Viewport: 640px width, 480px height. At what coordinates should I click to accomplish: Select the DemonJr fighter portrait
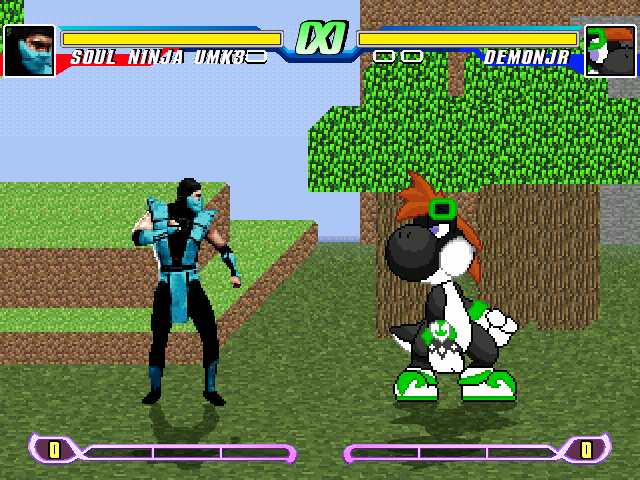(609, 51)
